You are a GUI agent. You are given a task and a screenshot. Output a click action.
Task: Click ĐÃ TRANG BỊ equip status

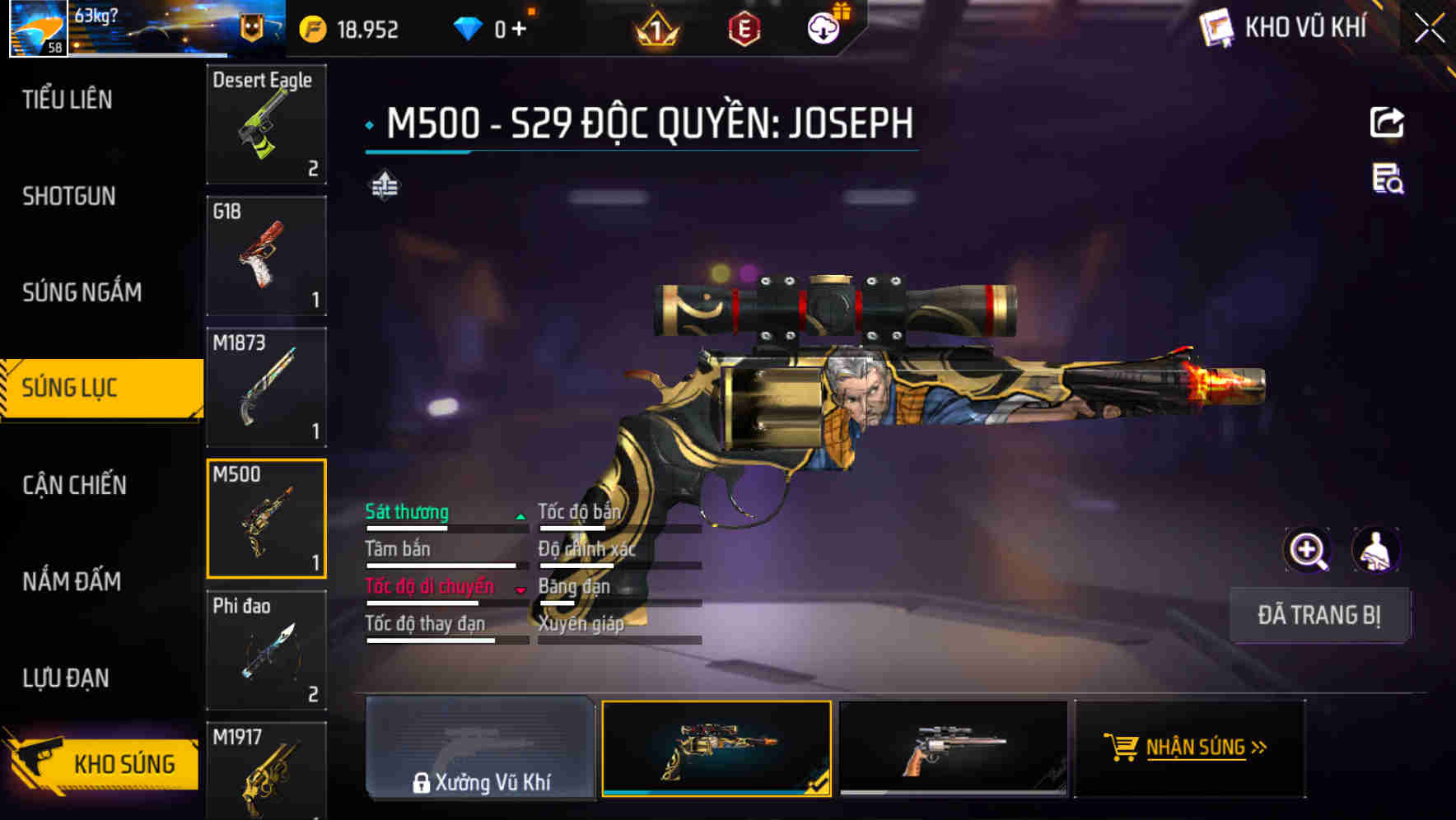[1319, 615]
